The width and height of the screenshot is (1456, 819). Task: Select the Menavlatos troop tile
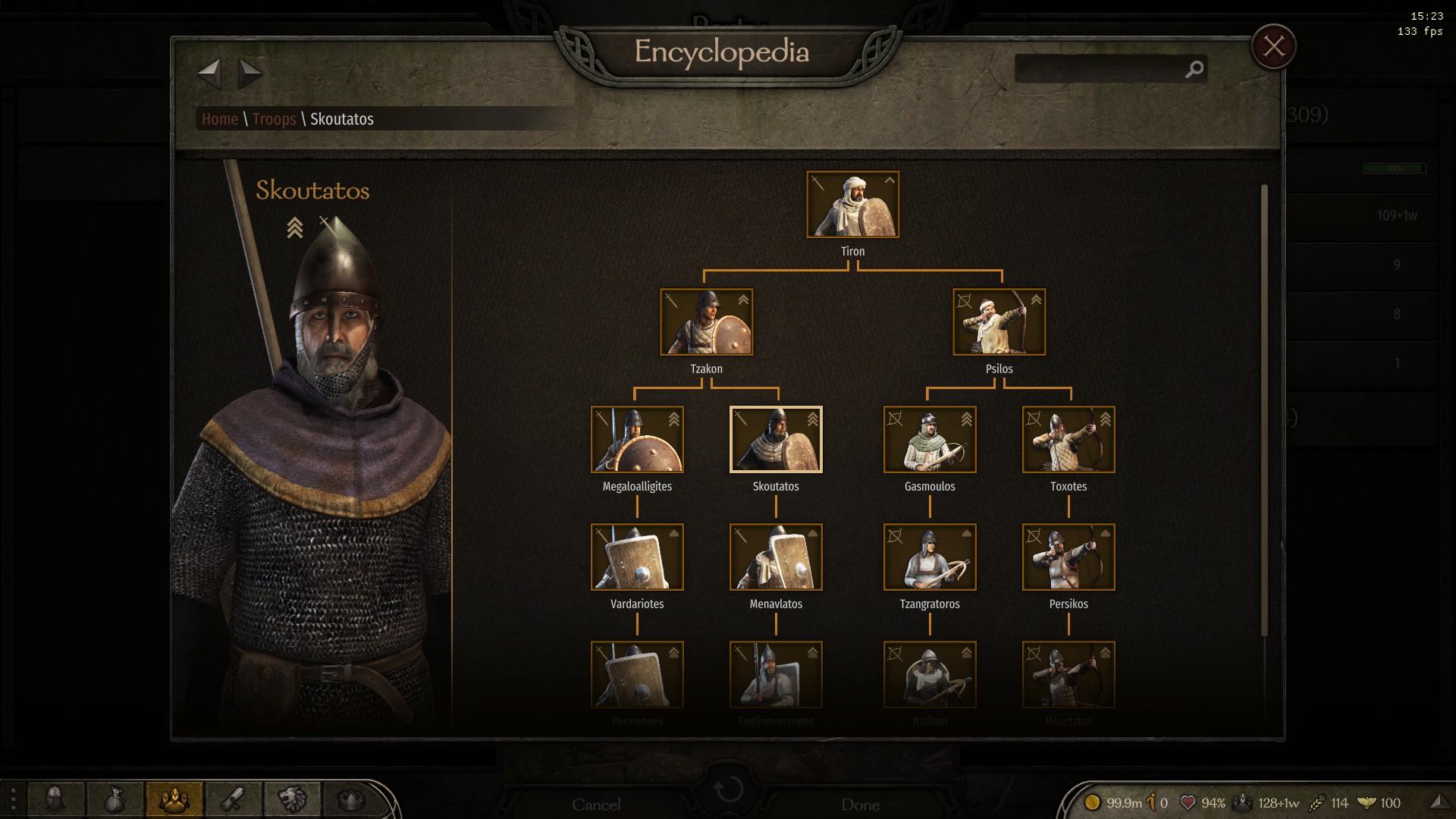click(x=776, y=557)
